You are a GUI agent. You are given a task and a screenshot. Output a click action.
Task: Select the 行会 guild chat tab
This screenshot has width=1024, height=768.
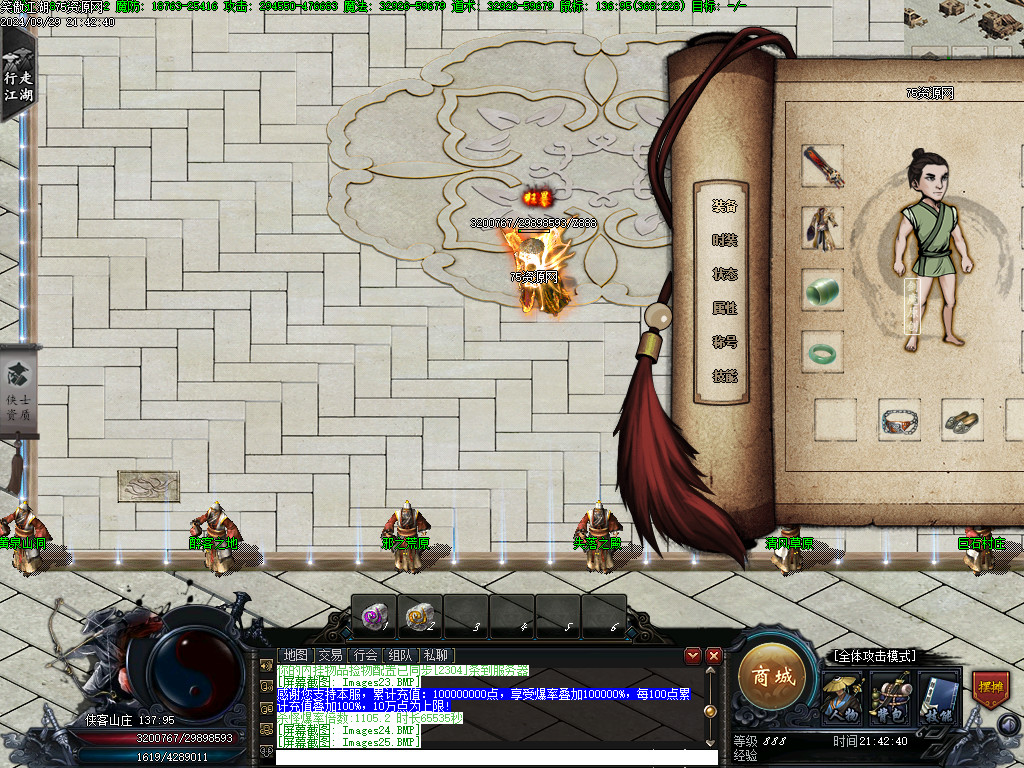[365, 655]
